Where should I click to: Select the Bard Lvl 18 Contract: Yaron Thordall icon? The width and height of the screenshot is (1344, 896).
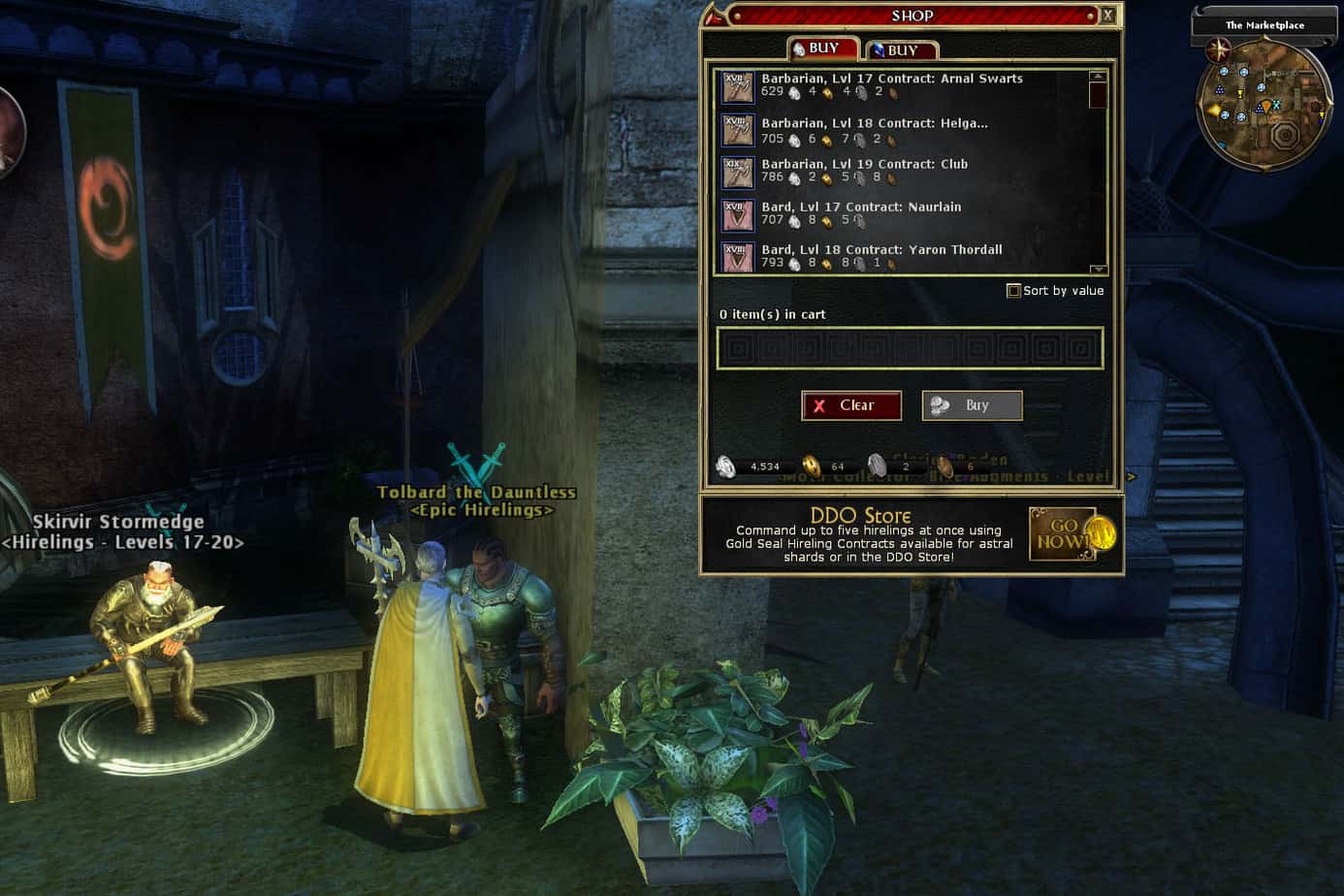coord(737,258)
